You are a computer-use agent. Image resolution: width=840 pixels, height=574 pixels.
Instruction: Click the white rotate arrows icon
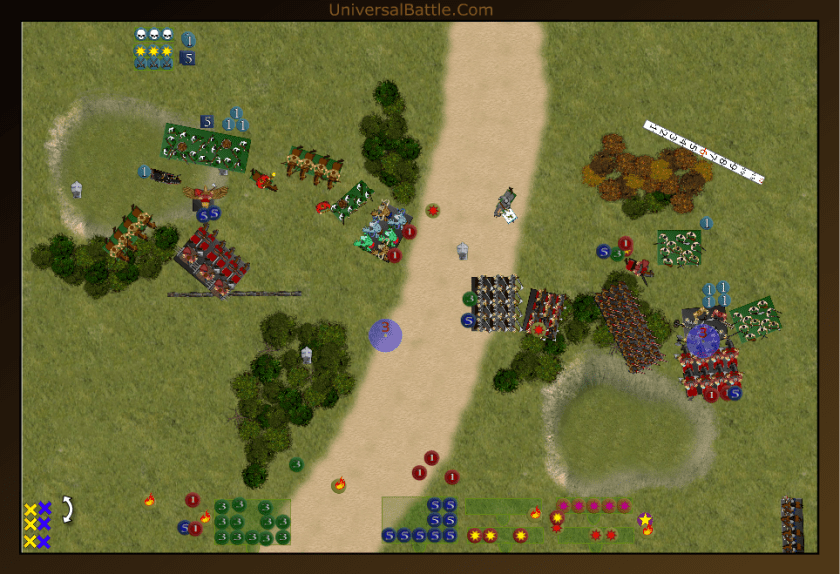[68, 510]
